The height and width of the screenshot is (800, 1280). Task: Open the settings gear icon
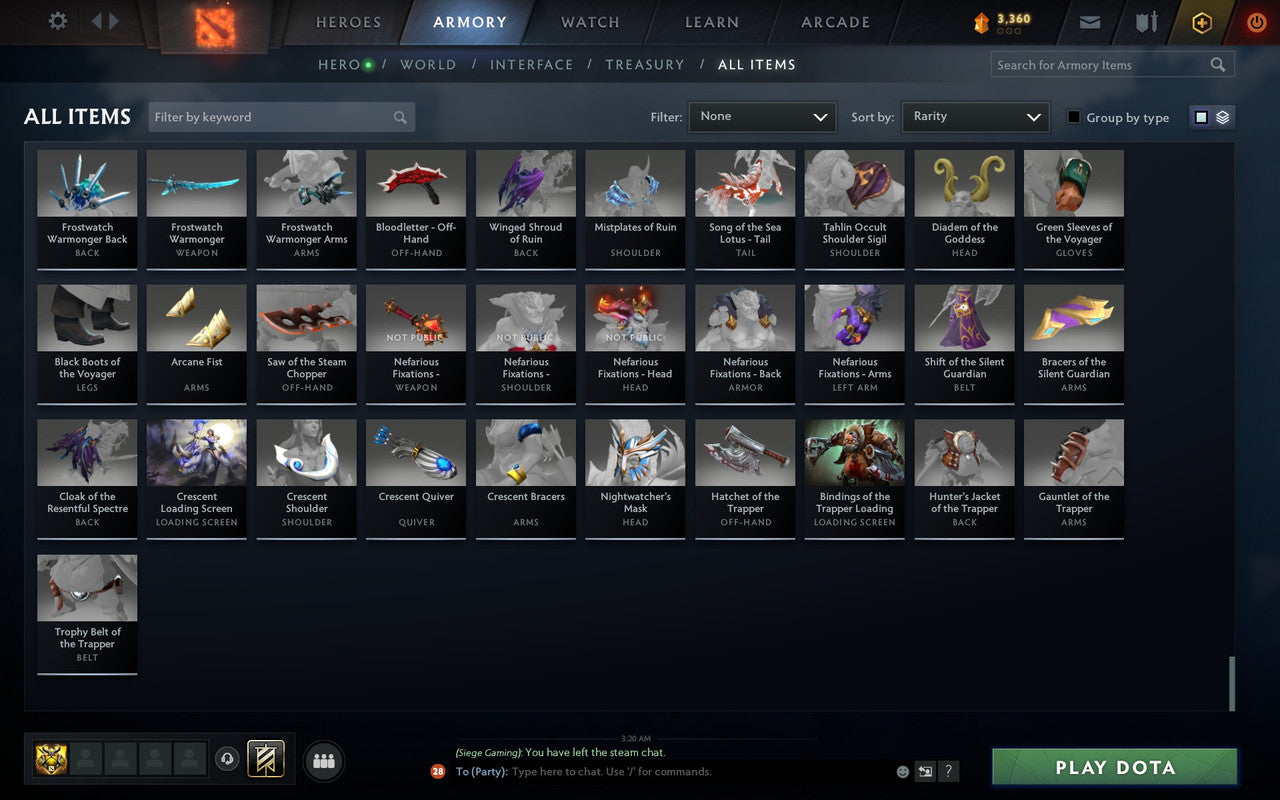pos(57,22)
